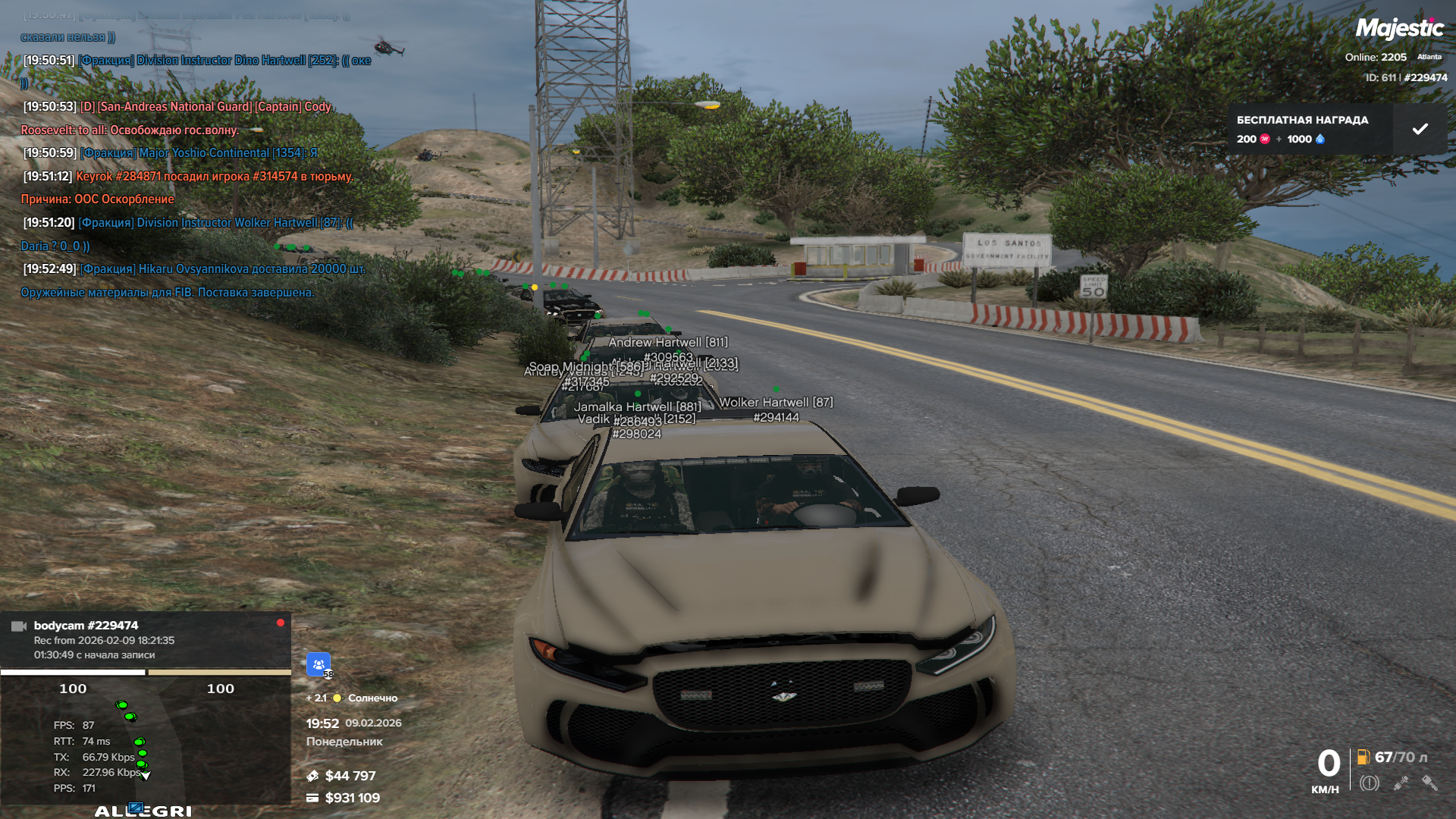Viewport: 1456px width, 819px height.
Task: Click the car key lock icon
Action: (1429, 783)
